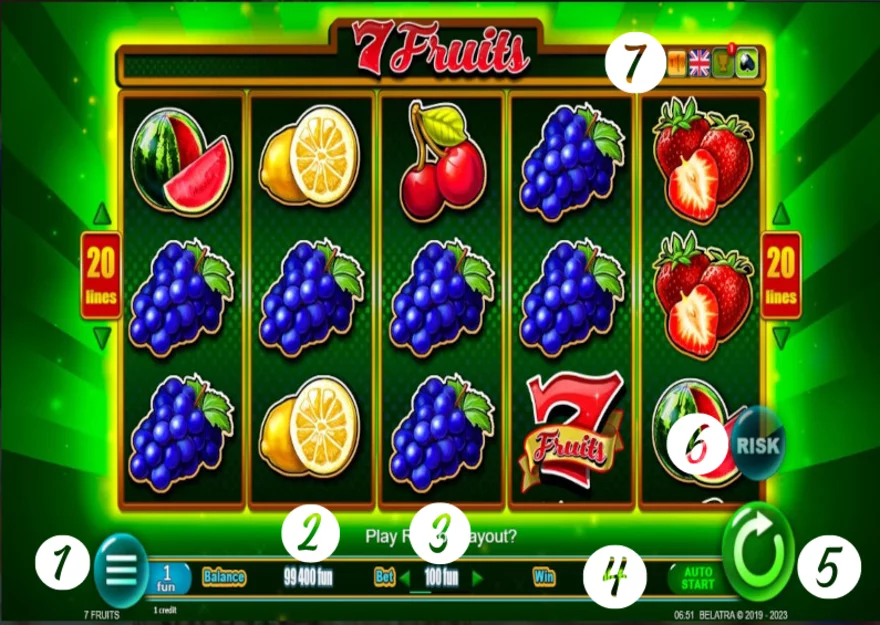Viewport: 880px width, 625px height.
Task: Change language via the UK flag icon
Action: coord(699,64)
